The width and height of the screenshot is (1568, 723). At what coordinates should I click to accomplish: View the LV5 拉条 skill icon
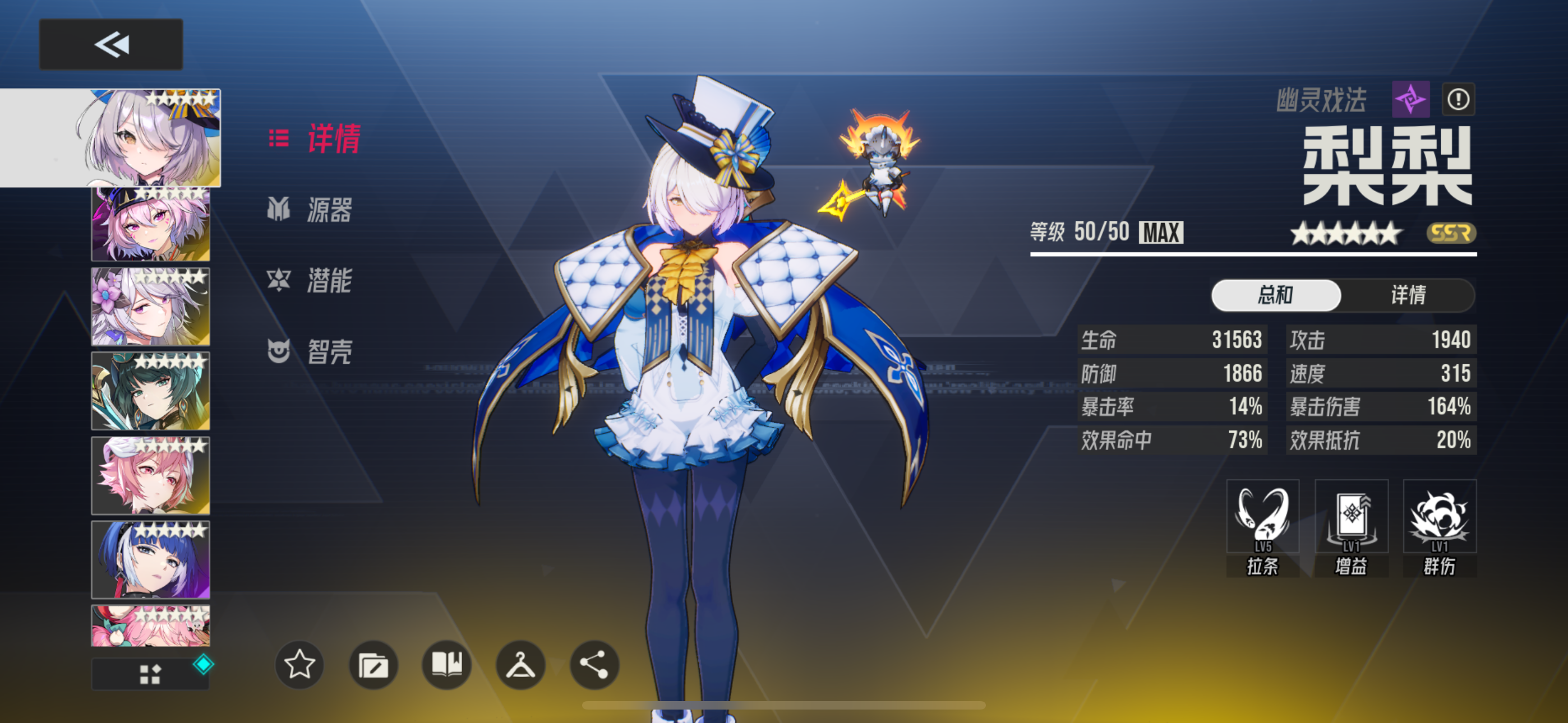pyautogui.click(x=1262, y=516)
